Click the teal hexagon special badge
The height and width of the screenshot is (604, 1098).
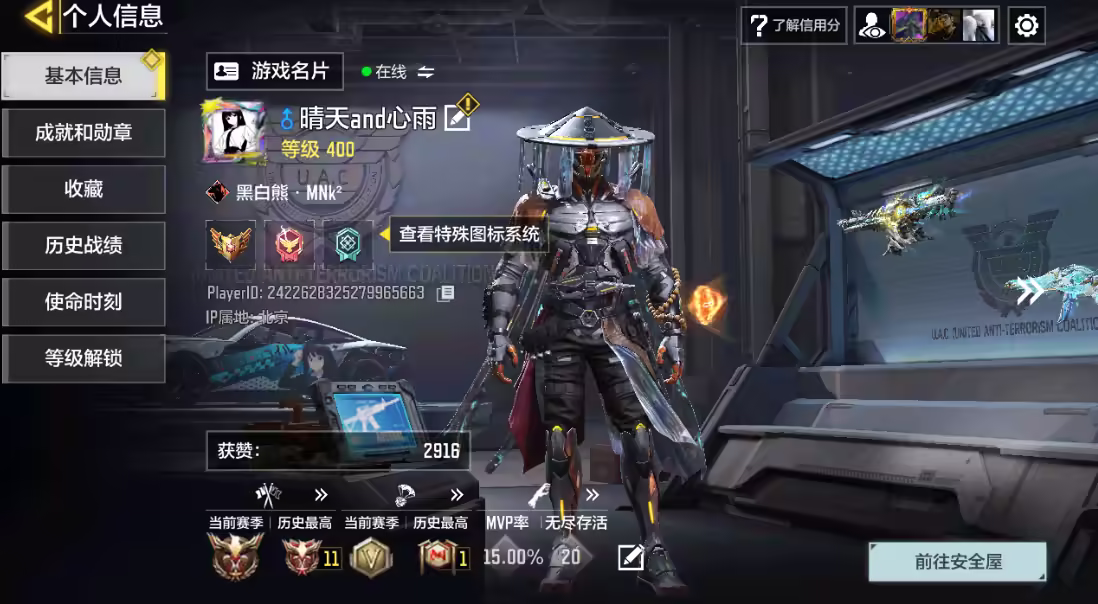(347, 244)
